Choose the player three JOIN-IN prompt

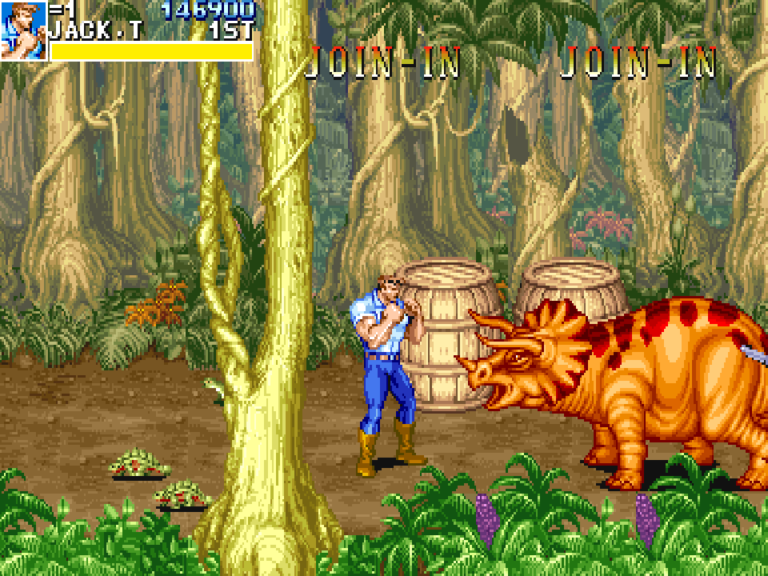pos(638,63)
